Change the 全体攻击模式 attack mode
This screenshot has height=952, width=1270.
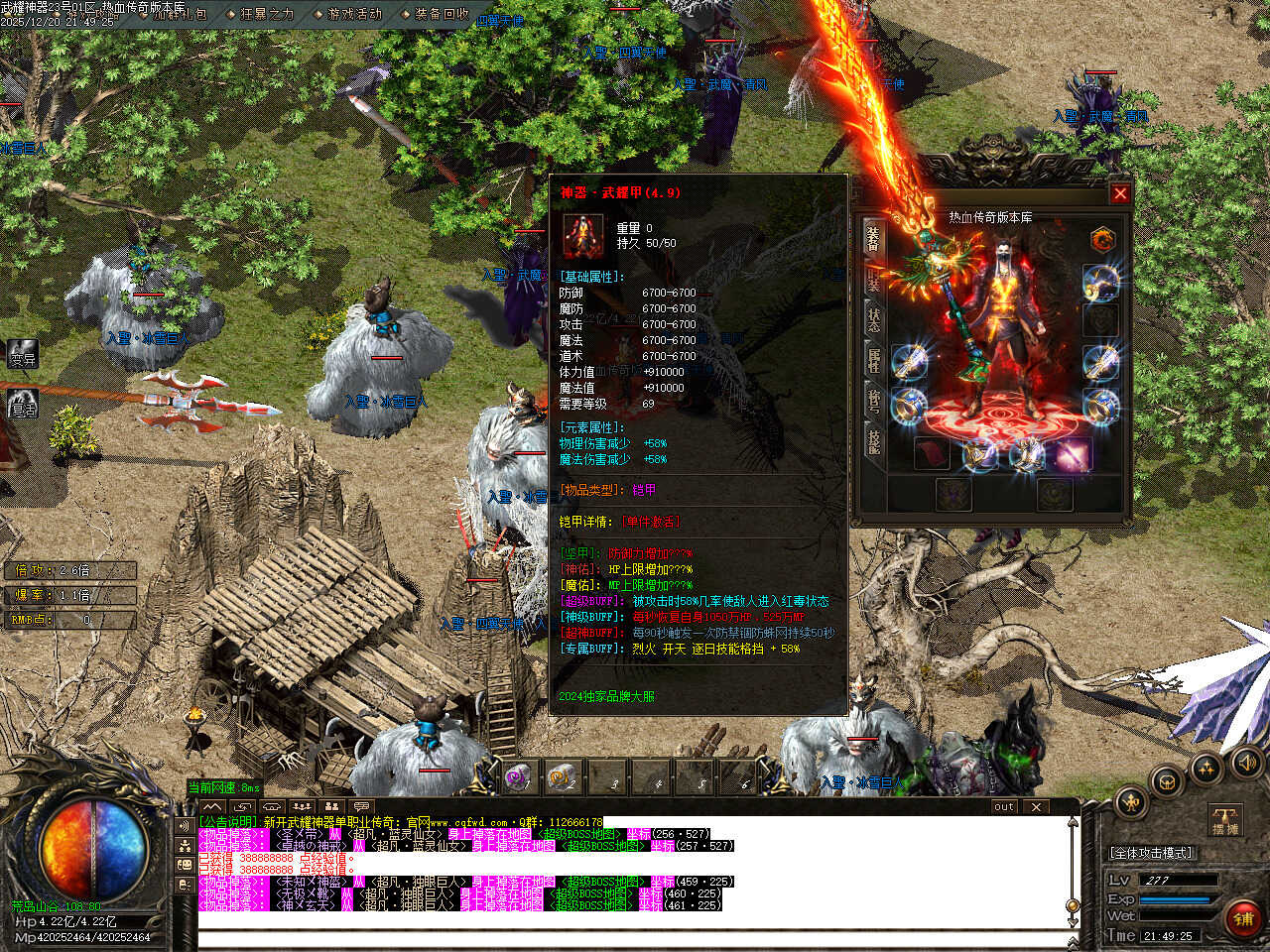[1151, 852]
